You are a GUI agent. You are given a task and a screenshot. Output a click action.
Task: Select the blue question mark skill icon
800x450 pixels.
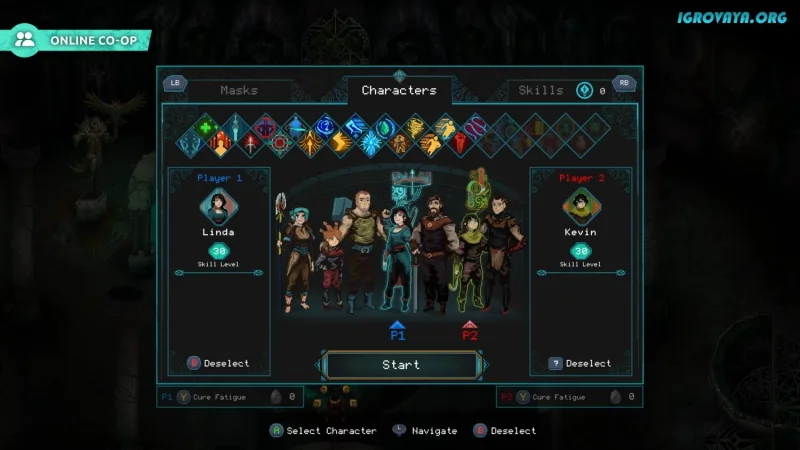pos(325,126)
